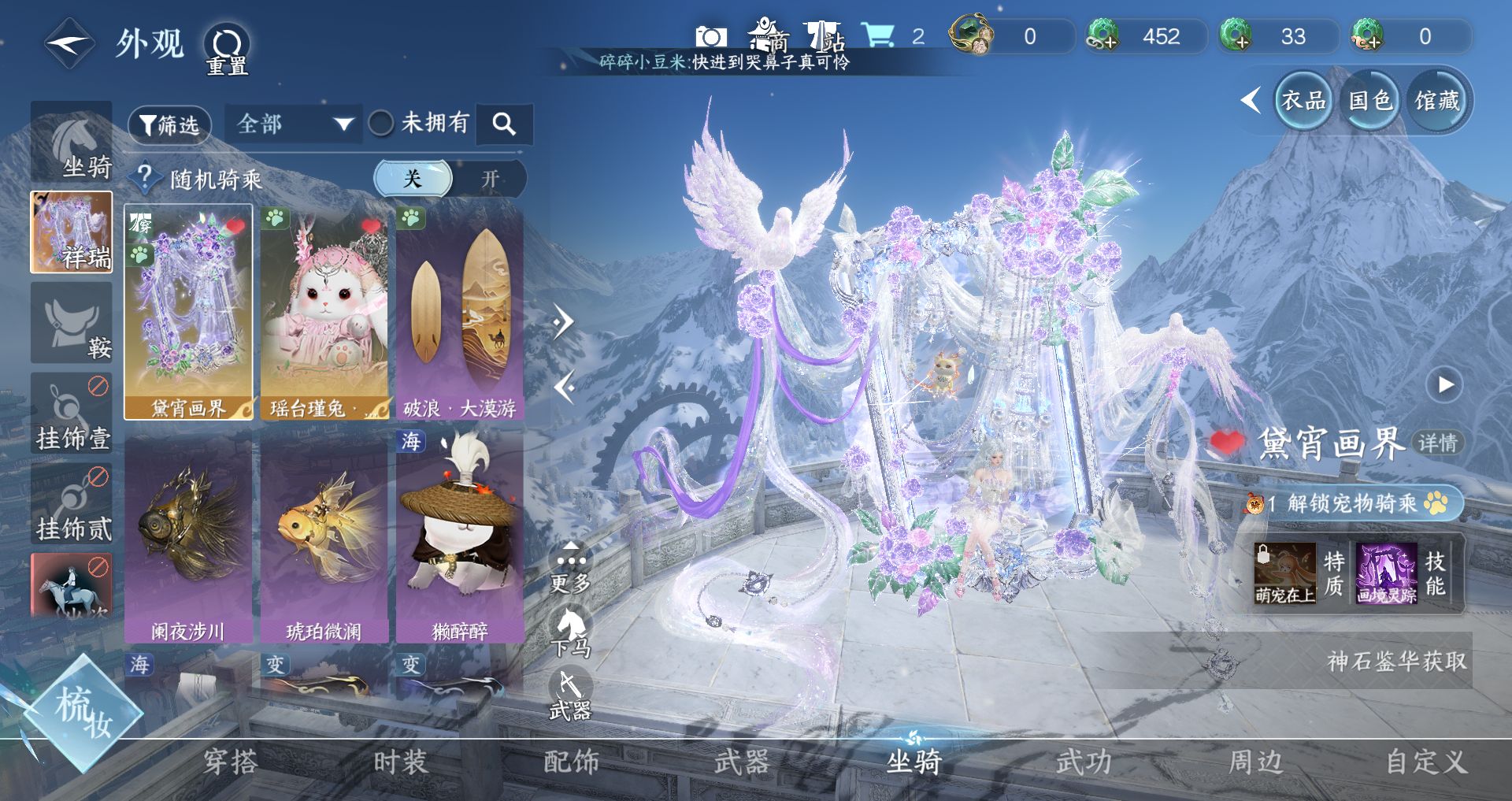Choose the 琥珀微澜 goldfish mount
The height and width of the screenshot is (801, 1512).
coord(324,536)
